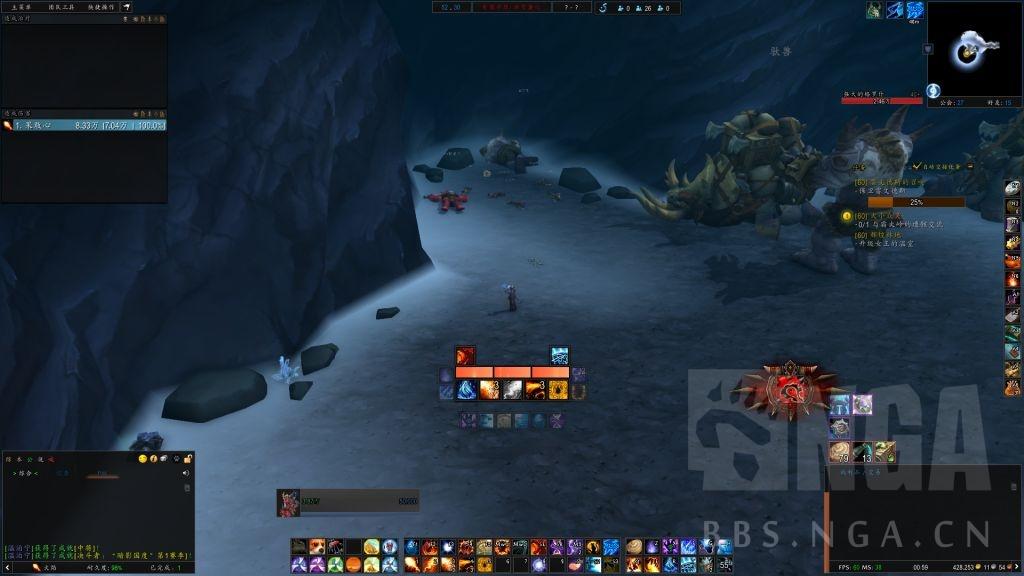Click the yellow smiley emote chat button

click(143, 459)
